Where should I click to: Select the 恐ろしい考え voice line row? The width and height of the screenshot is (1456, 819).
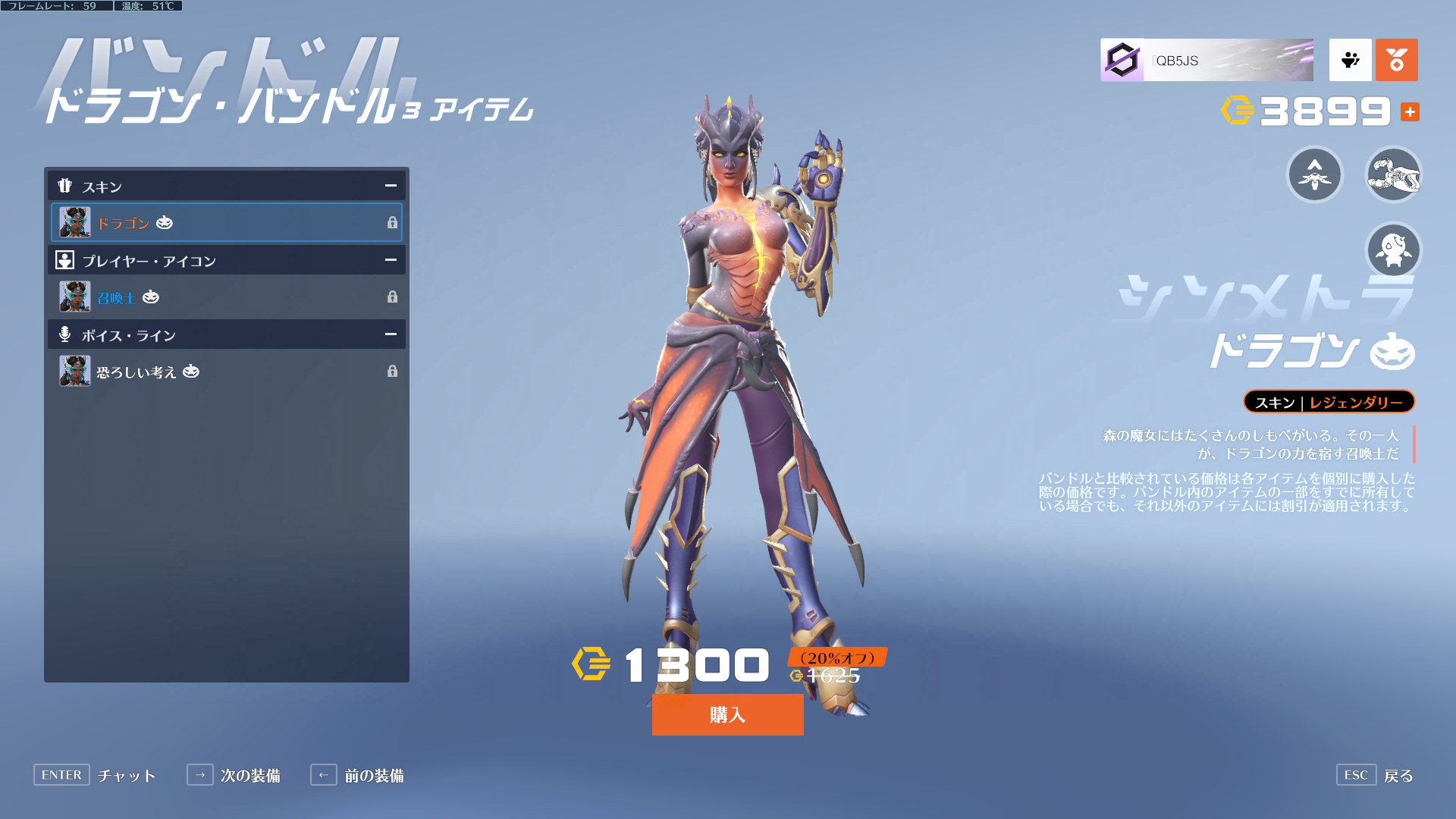tap(226, 372)
